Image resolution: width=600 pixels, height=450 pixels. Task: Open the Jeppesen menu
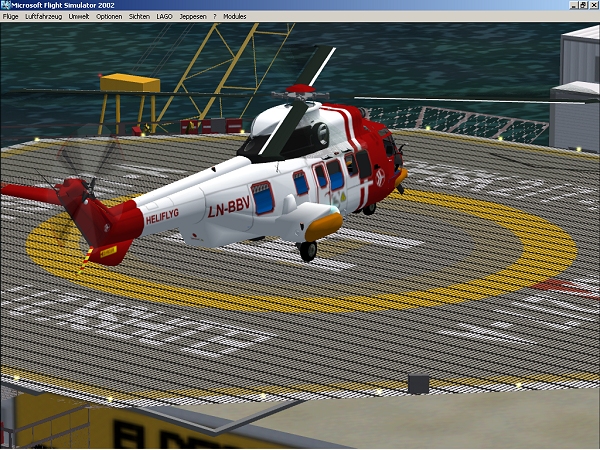pos(192,17)
